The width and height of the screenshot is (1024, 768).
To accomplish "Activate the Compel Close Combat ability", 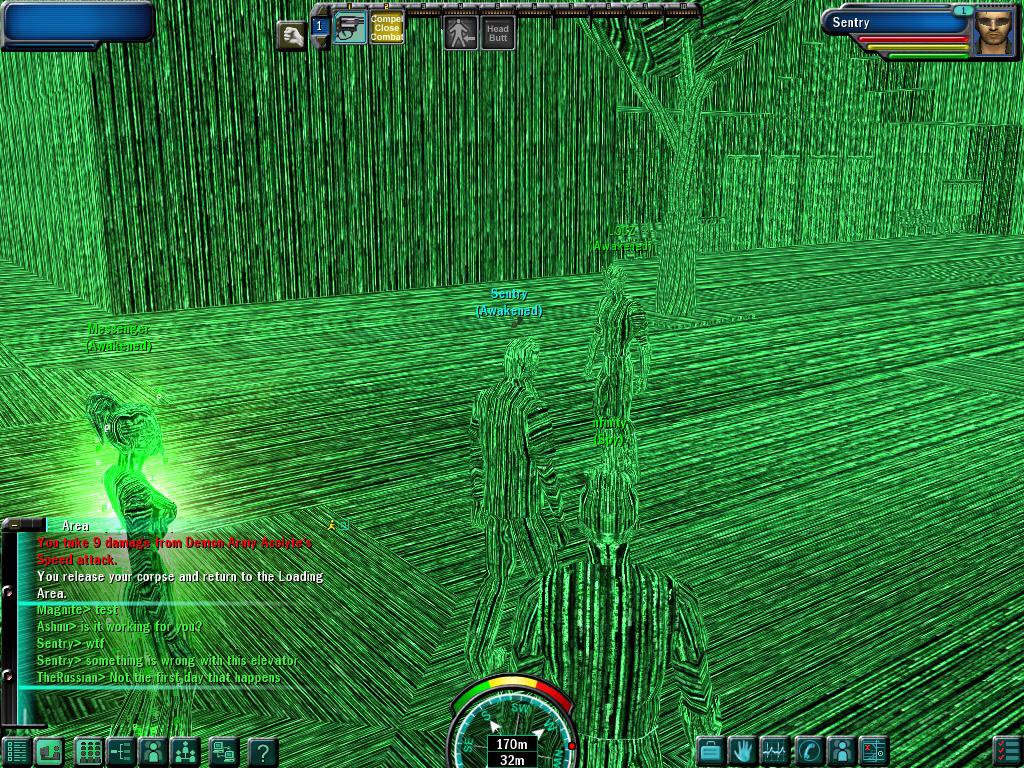I will pos(386,28).
